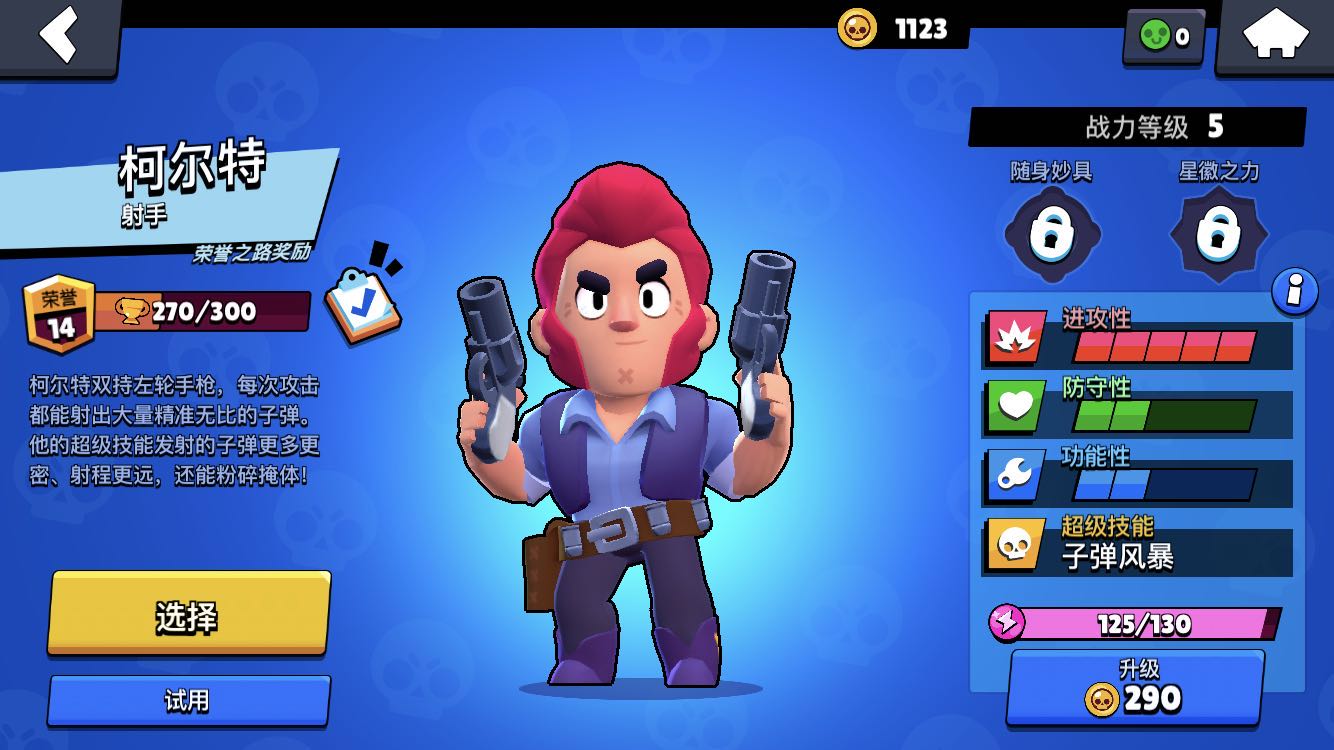Open the 荣誉 14 rank badge
The image size is (1334, 750).
(x=61, y=314)
